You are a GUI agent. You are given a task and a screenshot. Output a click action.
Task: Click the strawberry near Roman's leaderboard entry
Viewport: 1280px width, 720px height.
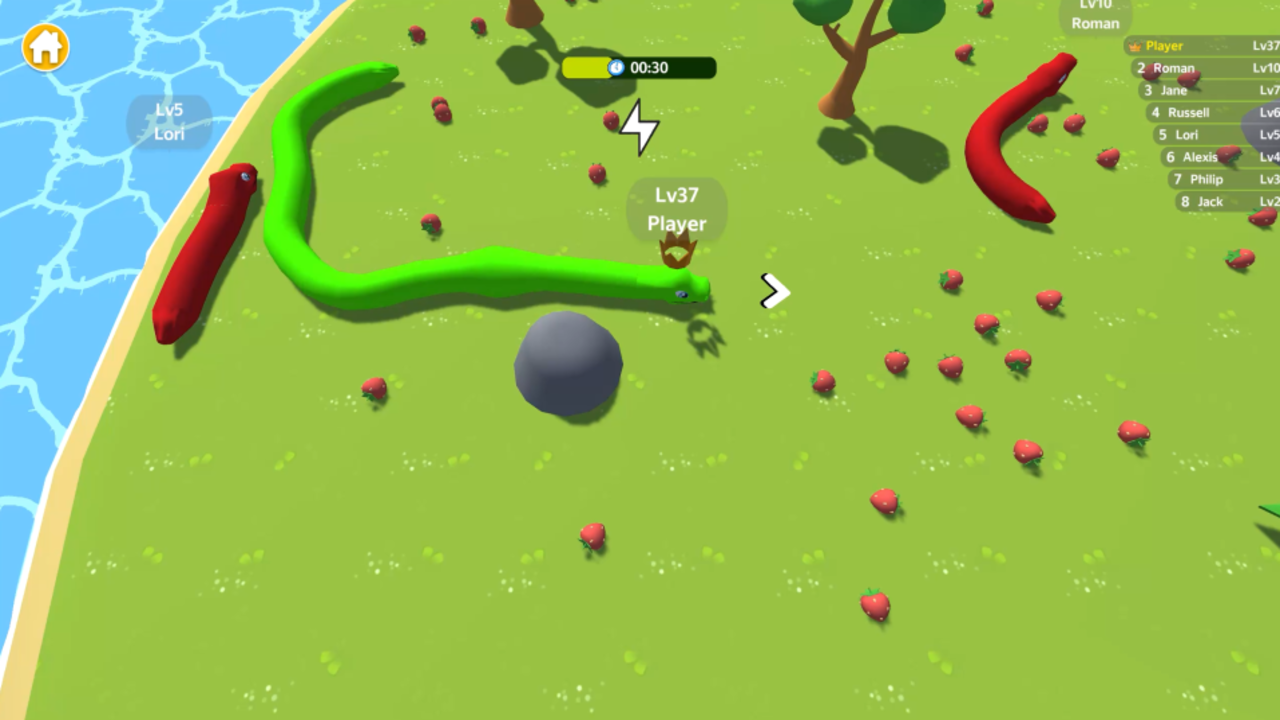click(1150, 73)
